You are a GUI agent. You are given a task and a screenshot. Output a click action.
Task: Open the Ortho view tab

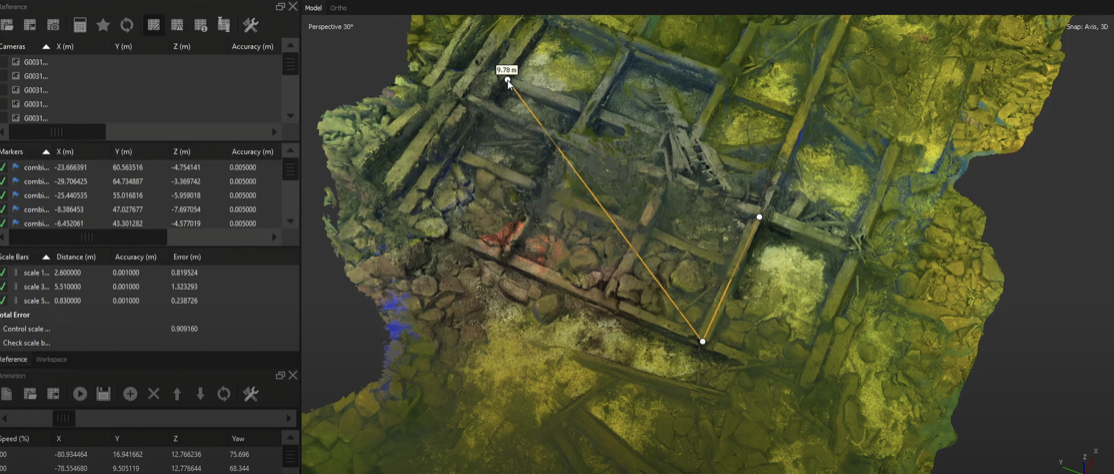338,8
